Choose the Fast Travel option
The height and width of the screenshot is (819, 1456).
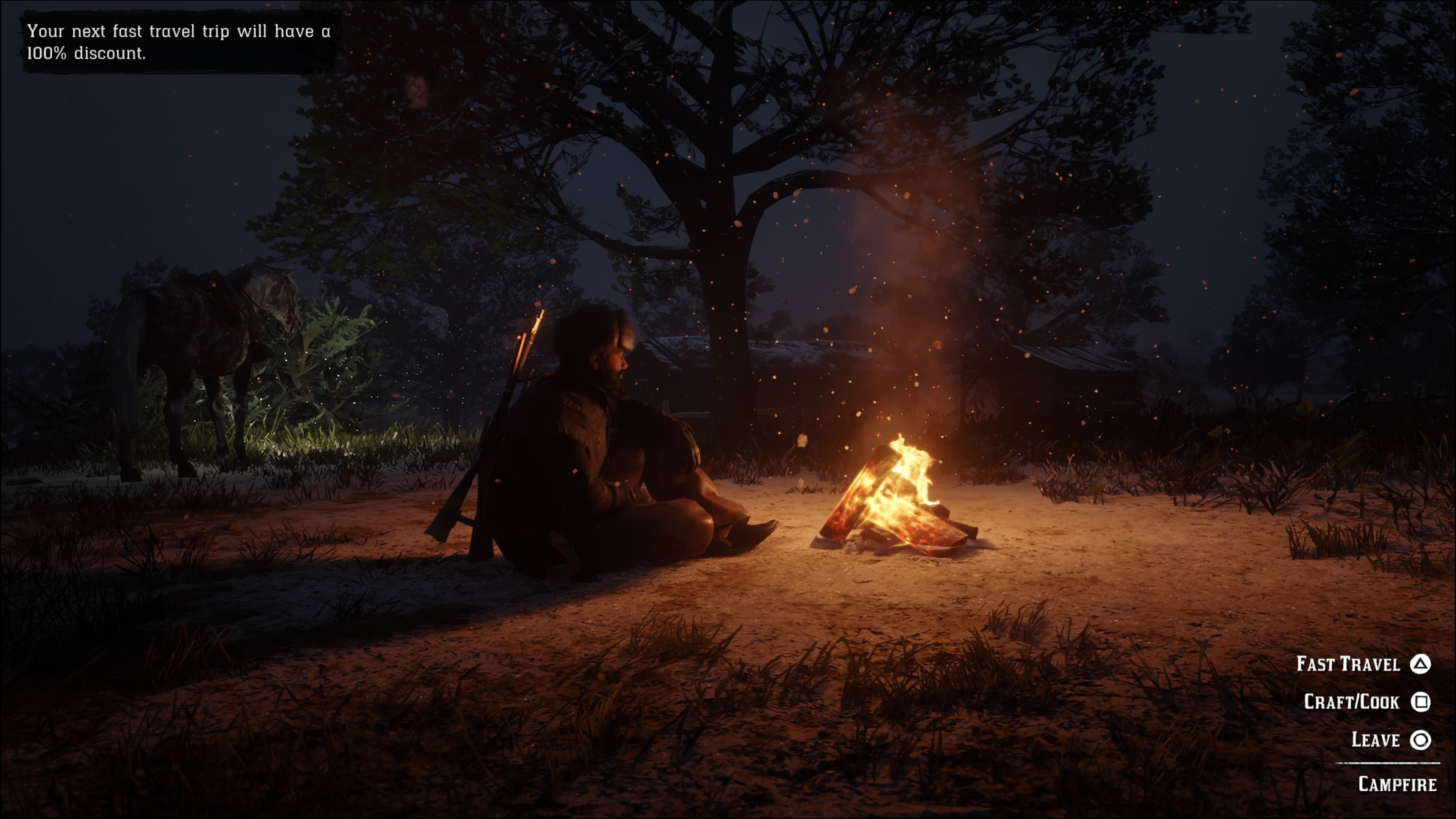point(1362,664)
